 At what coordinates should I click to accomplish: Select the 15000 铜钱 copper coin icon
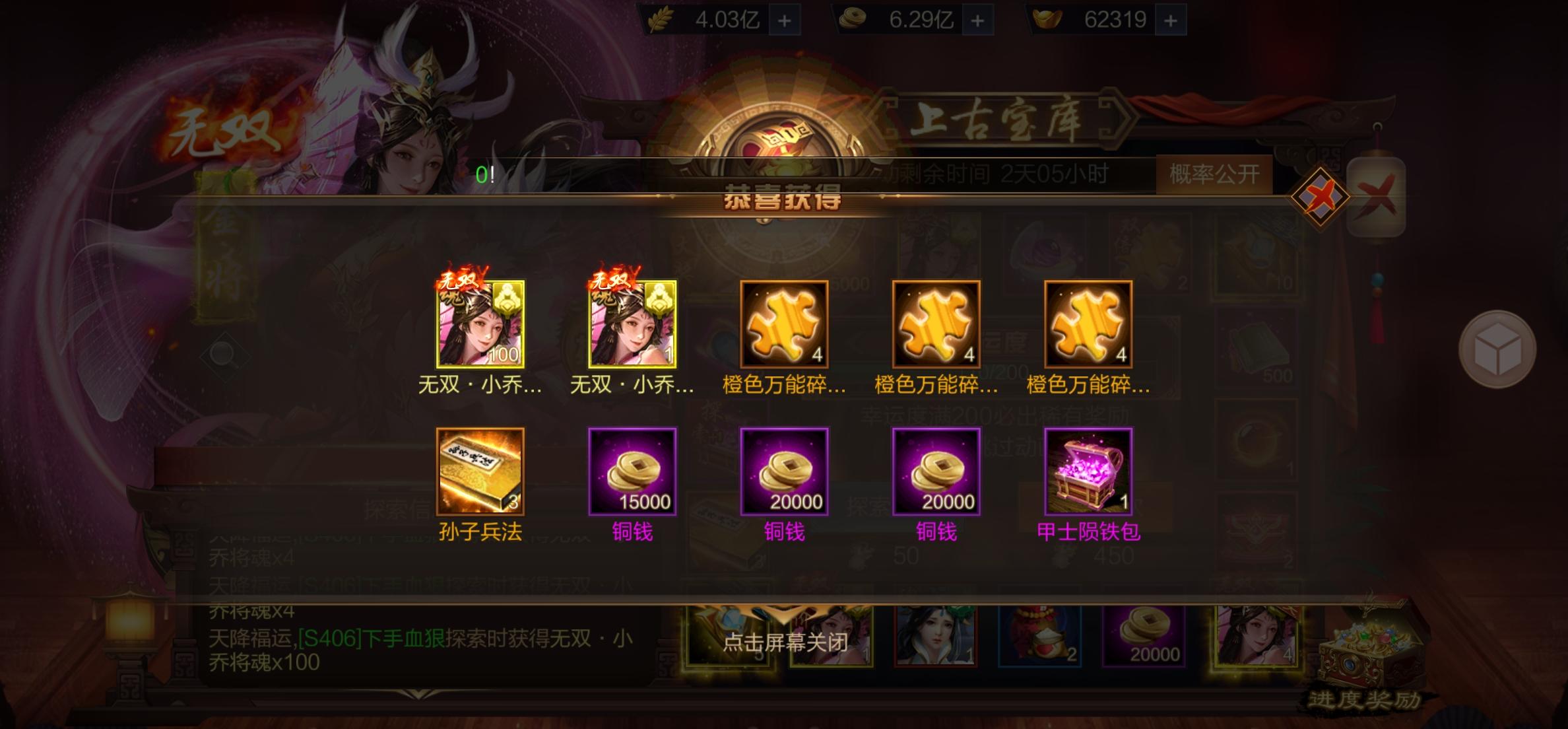(x=632, y=473)
